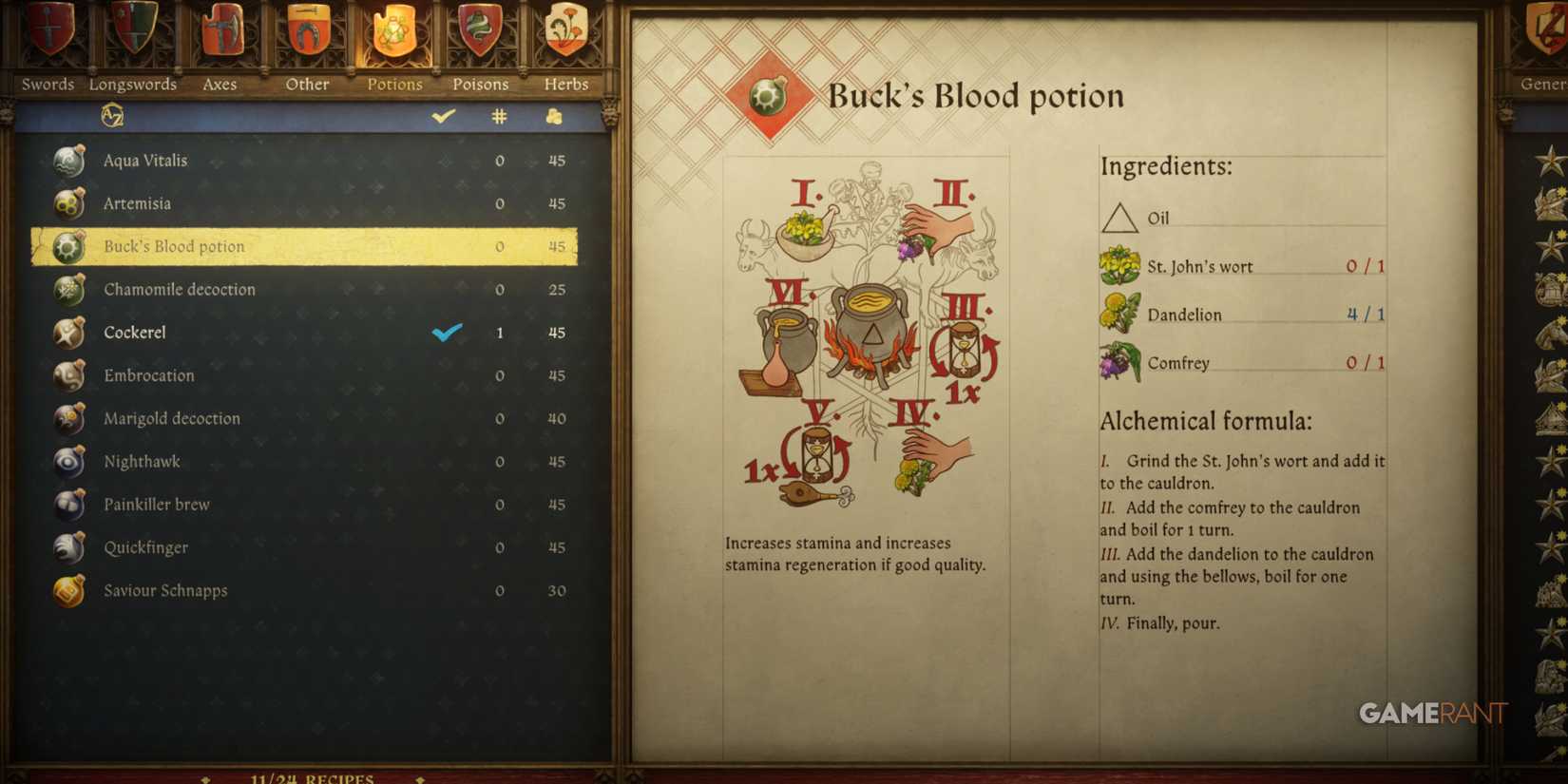Open the Poisons category via its serpent shield icon
The height and width of the screenshot is (784, 1568).
(x=480, y=33)
